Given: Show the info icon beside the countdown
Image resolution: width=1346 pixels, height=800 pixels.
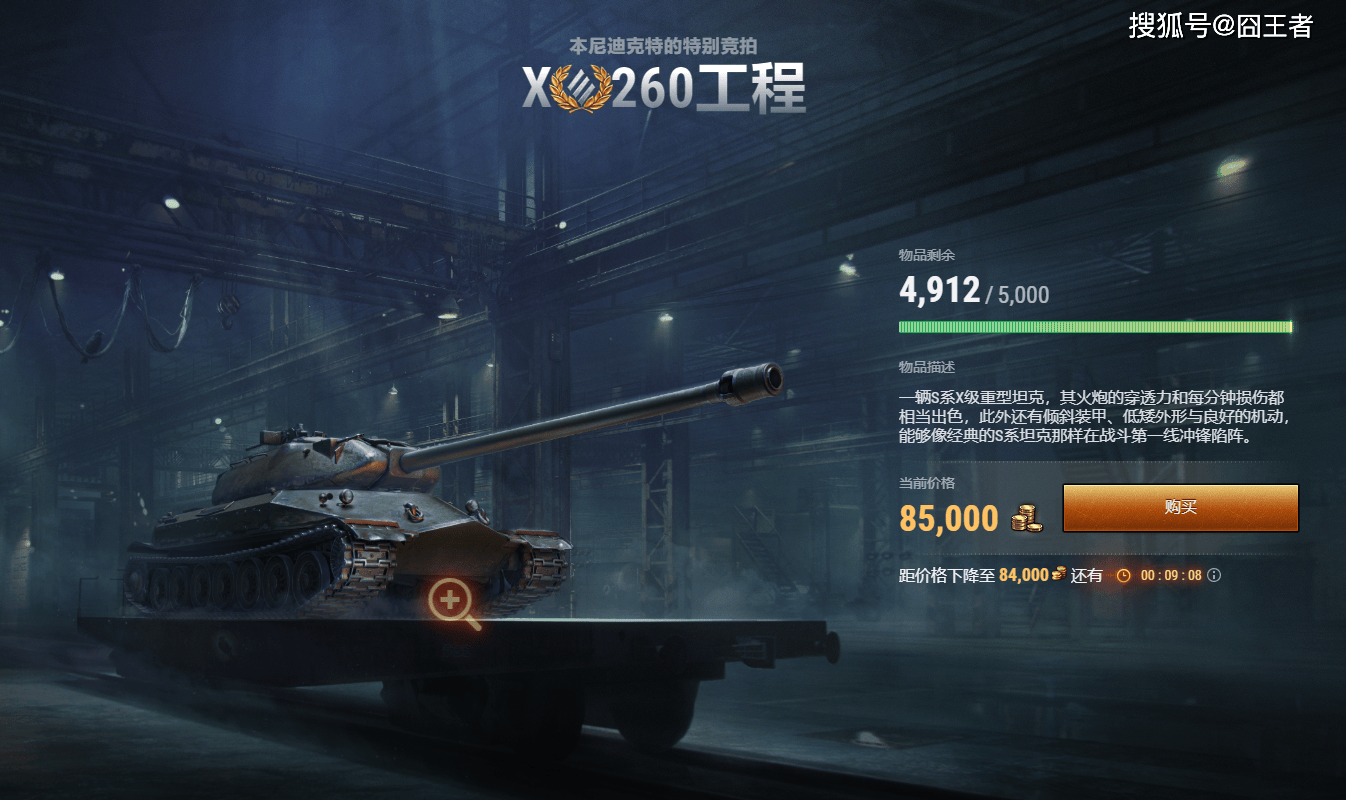Looking at the screenshot, I should pos(1214,575).
